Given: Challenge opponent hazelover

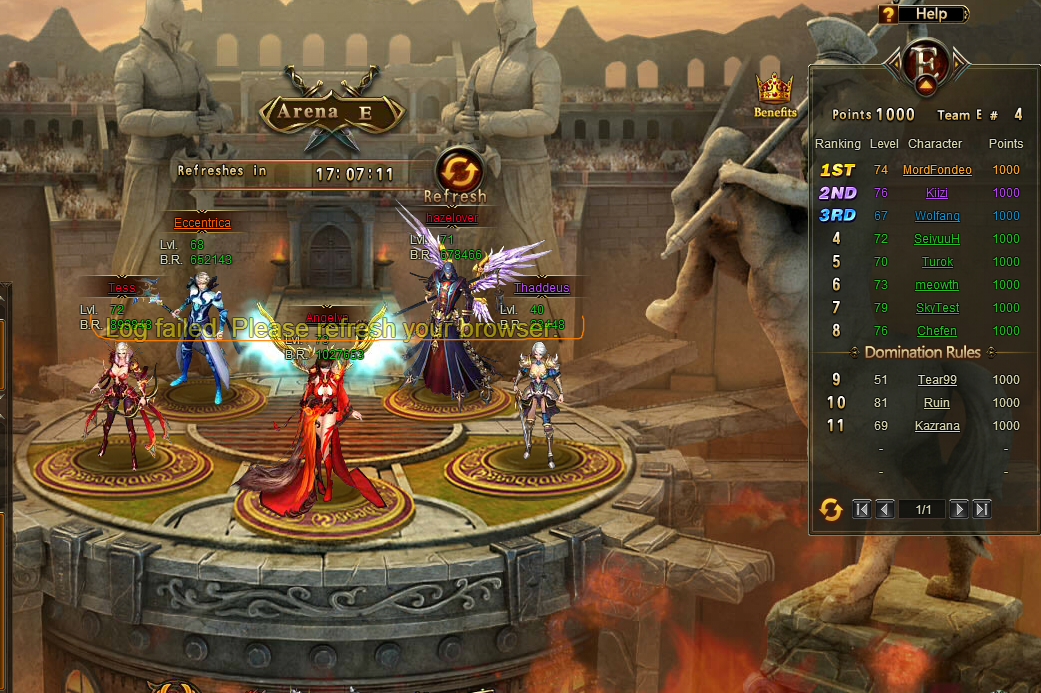Looking at the screenshot, I should tap(451, 217).
